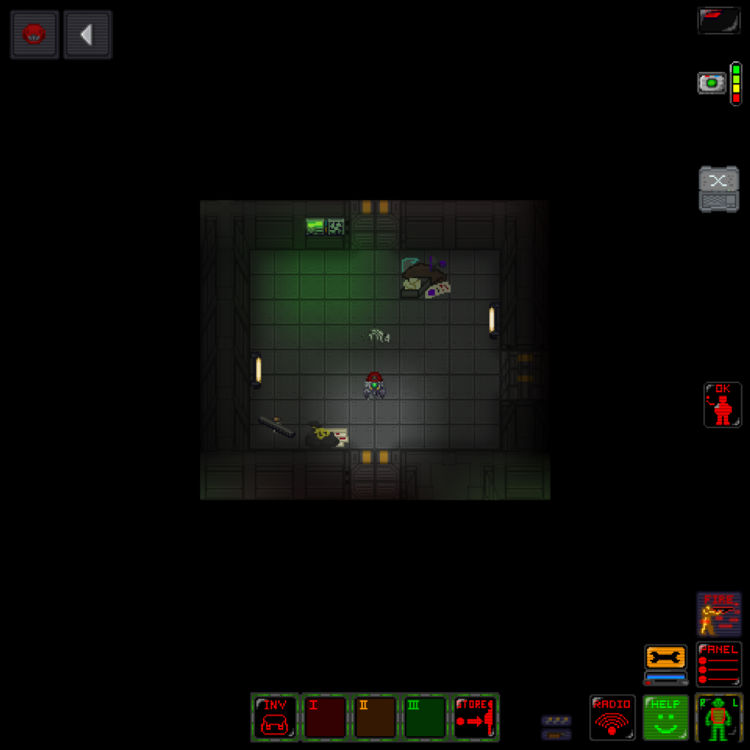Click the green HELP smiley button

pyautogui.click(x=665, y=717)
